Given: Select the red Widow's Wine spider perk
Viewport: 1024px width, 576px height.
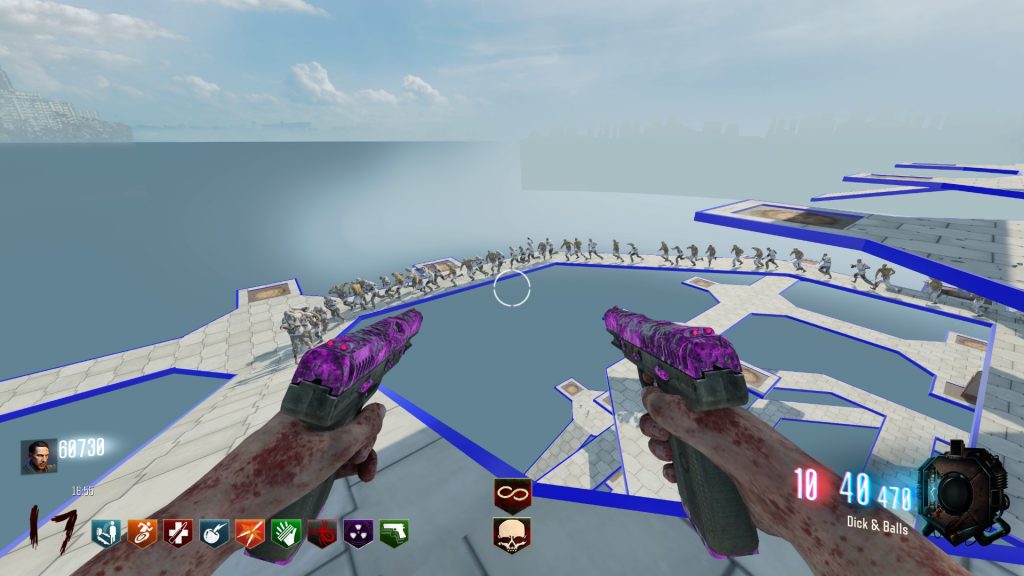Looking at the screenshot, I should [x=321, y=533].
